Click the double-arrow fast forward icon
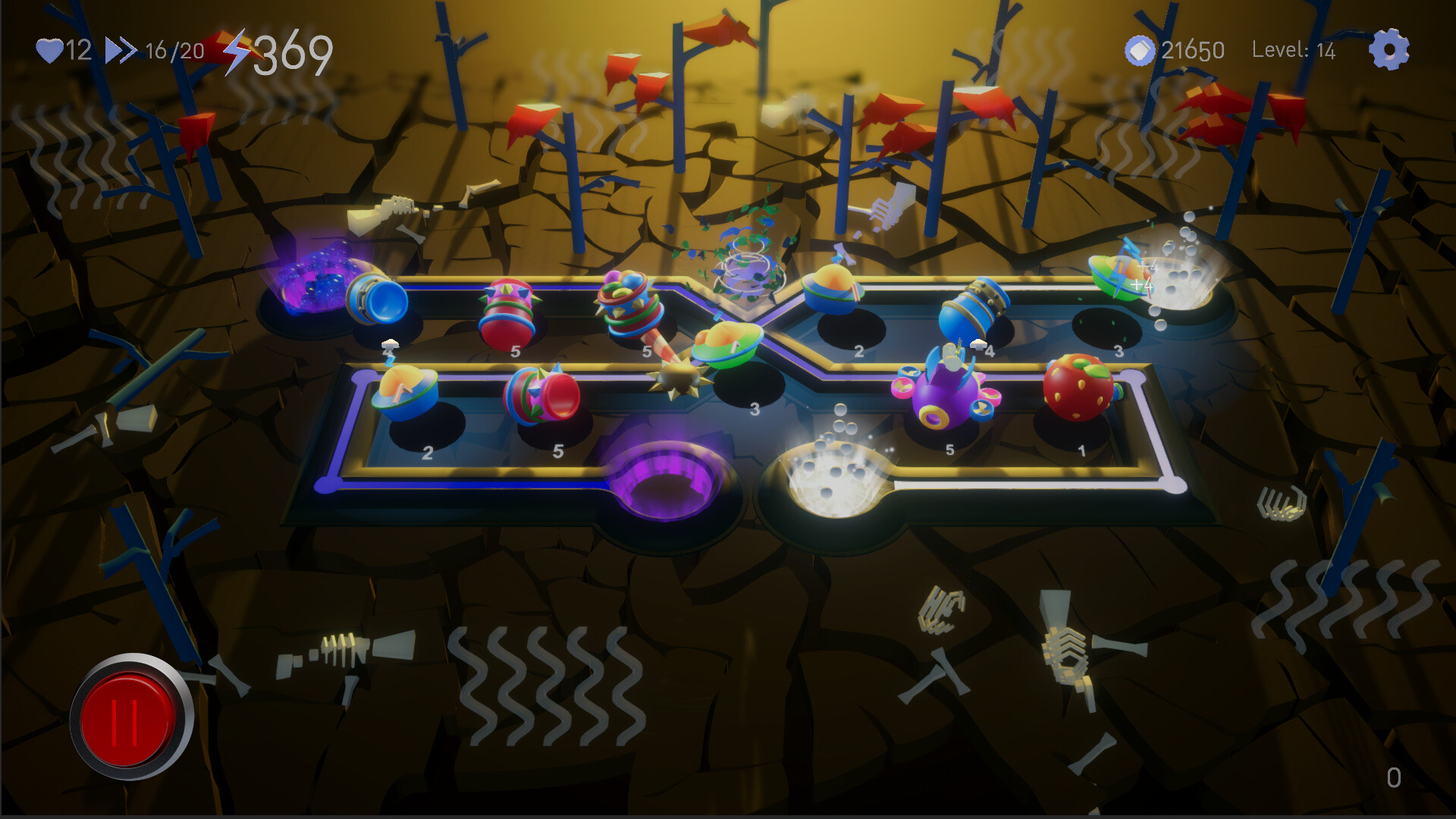Screen dimensions: 1456x819 (121, 50)
